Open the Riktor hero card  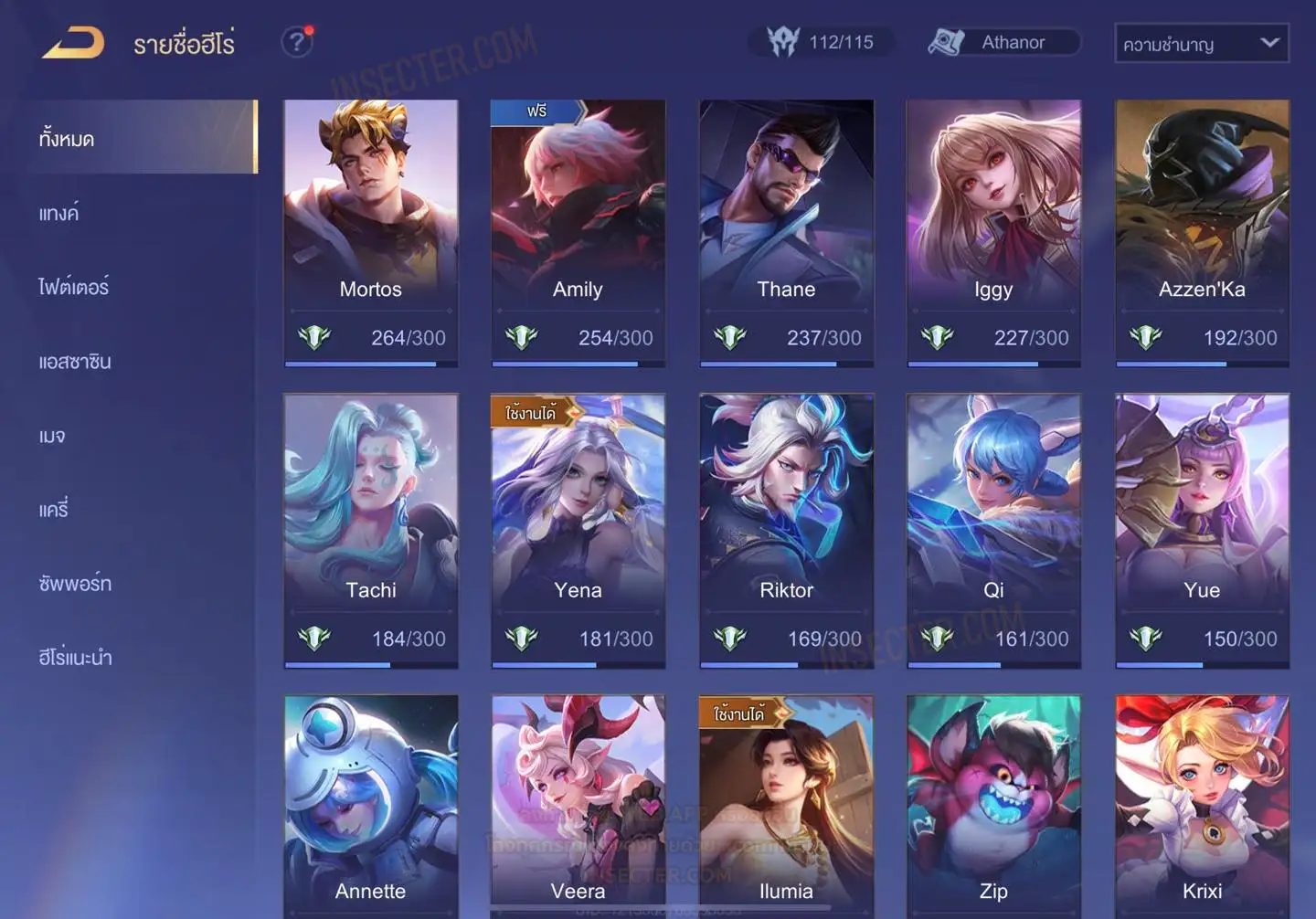point(786,530)
